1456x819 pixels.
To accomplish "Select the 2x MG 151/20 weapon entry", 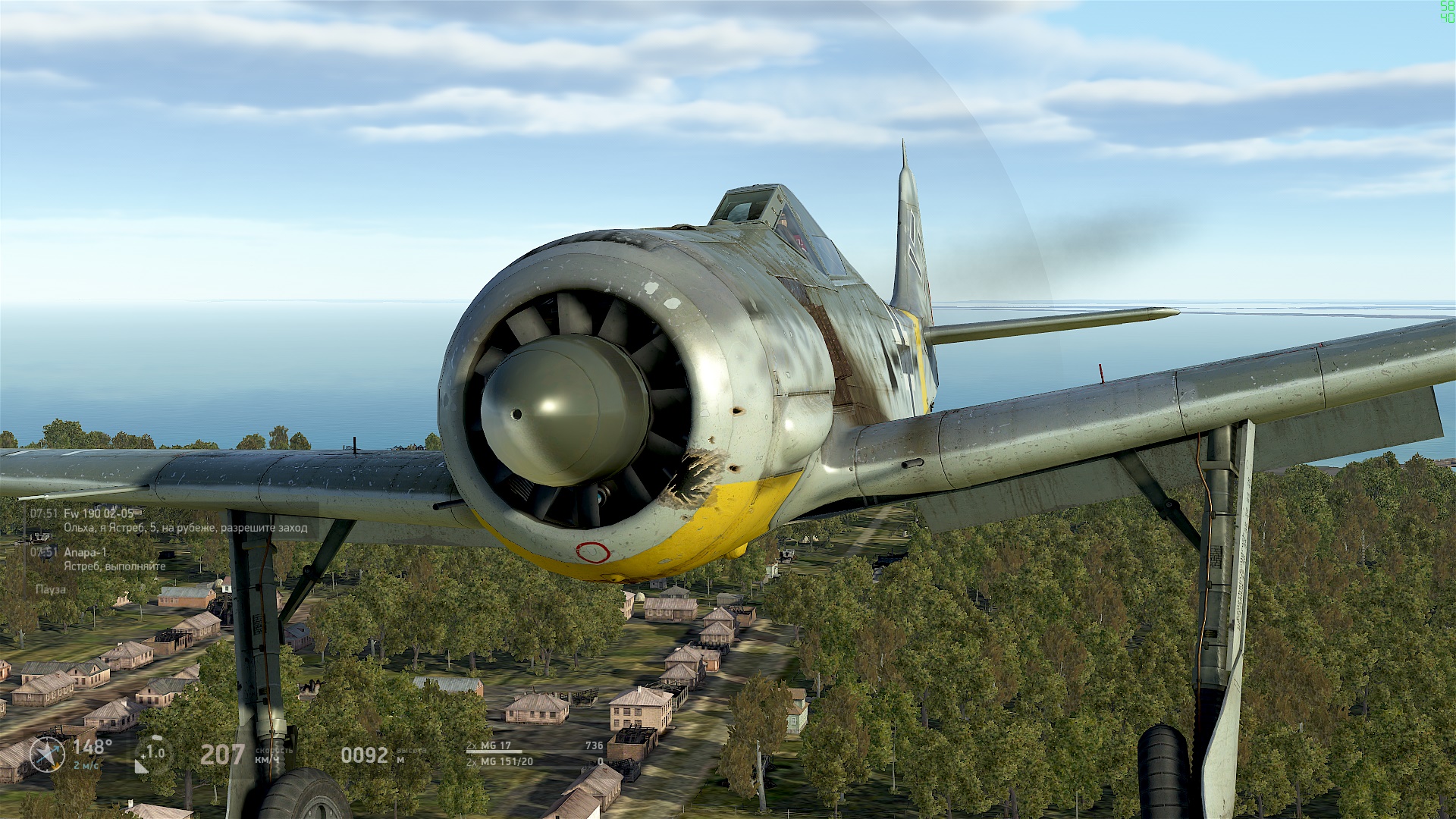I will (500, 761).
